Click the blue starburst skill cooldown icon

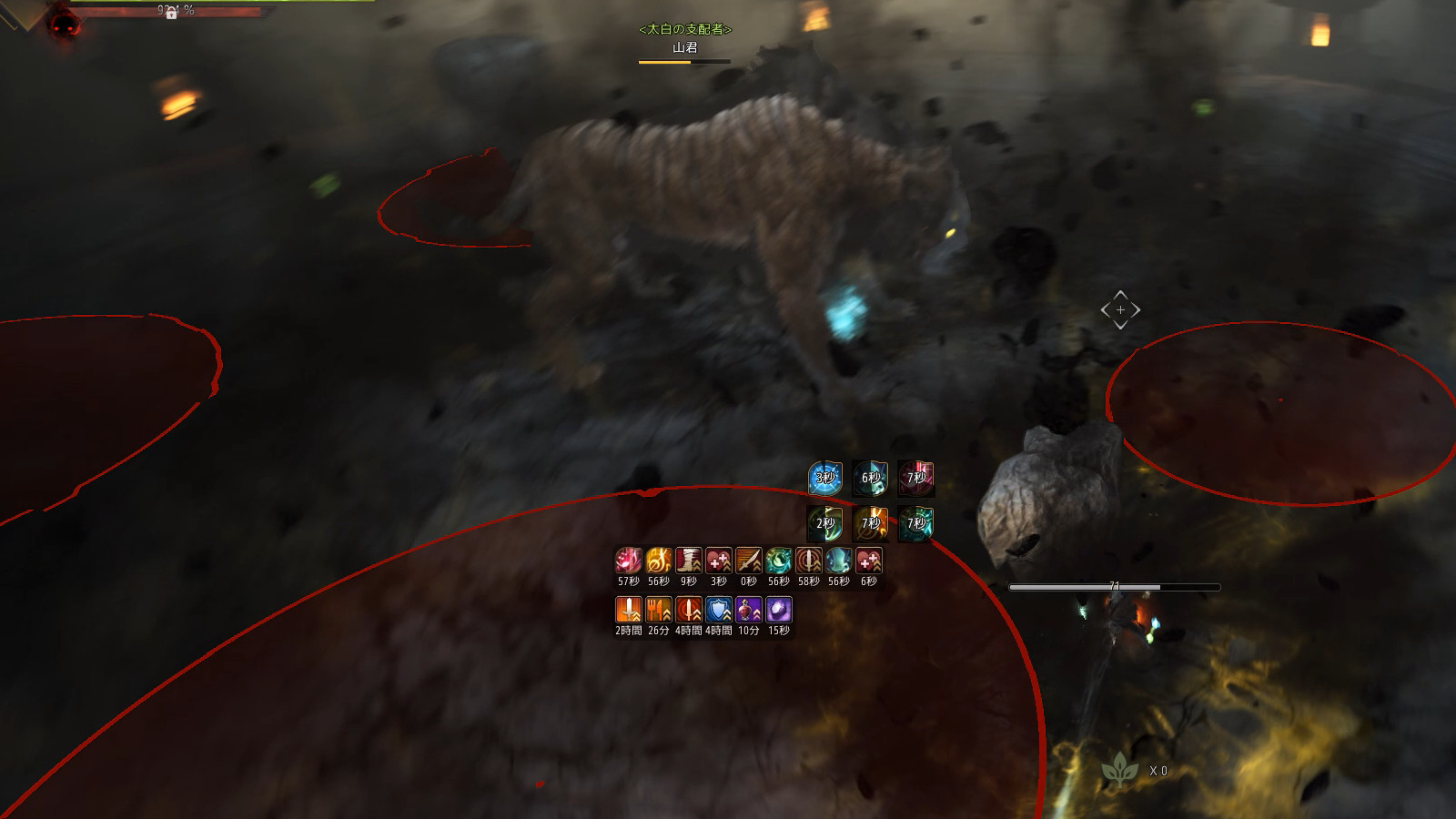[824, 478]
